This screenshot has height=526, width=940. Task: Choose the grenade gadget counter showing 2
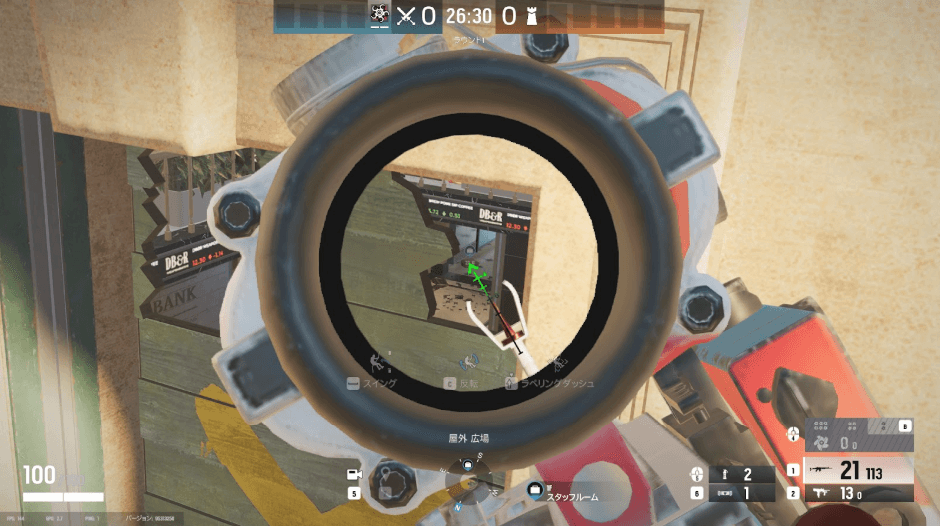point(738,474)
